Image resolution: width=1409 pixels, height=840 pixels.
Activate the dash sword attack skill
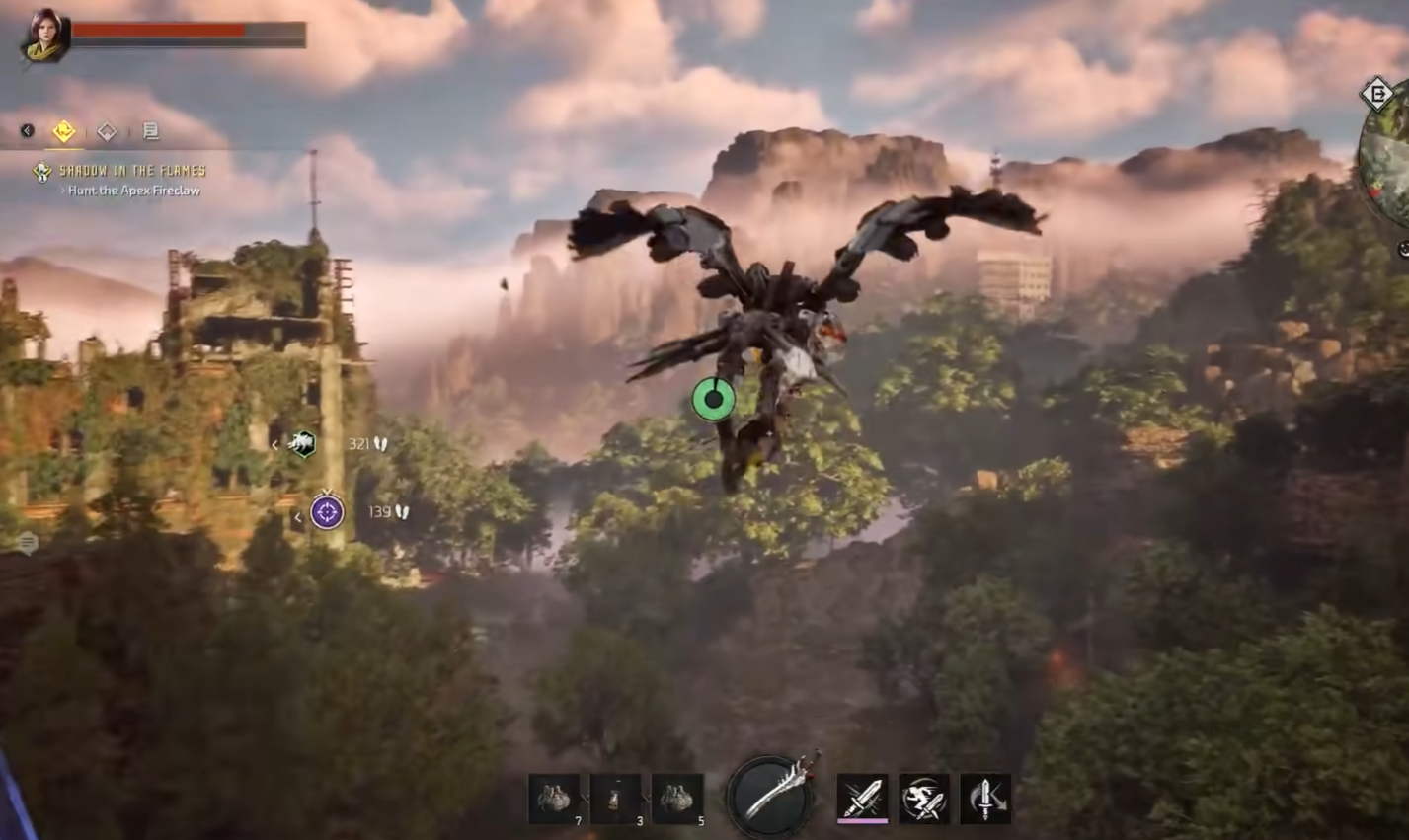click(x=923, y=798)
